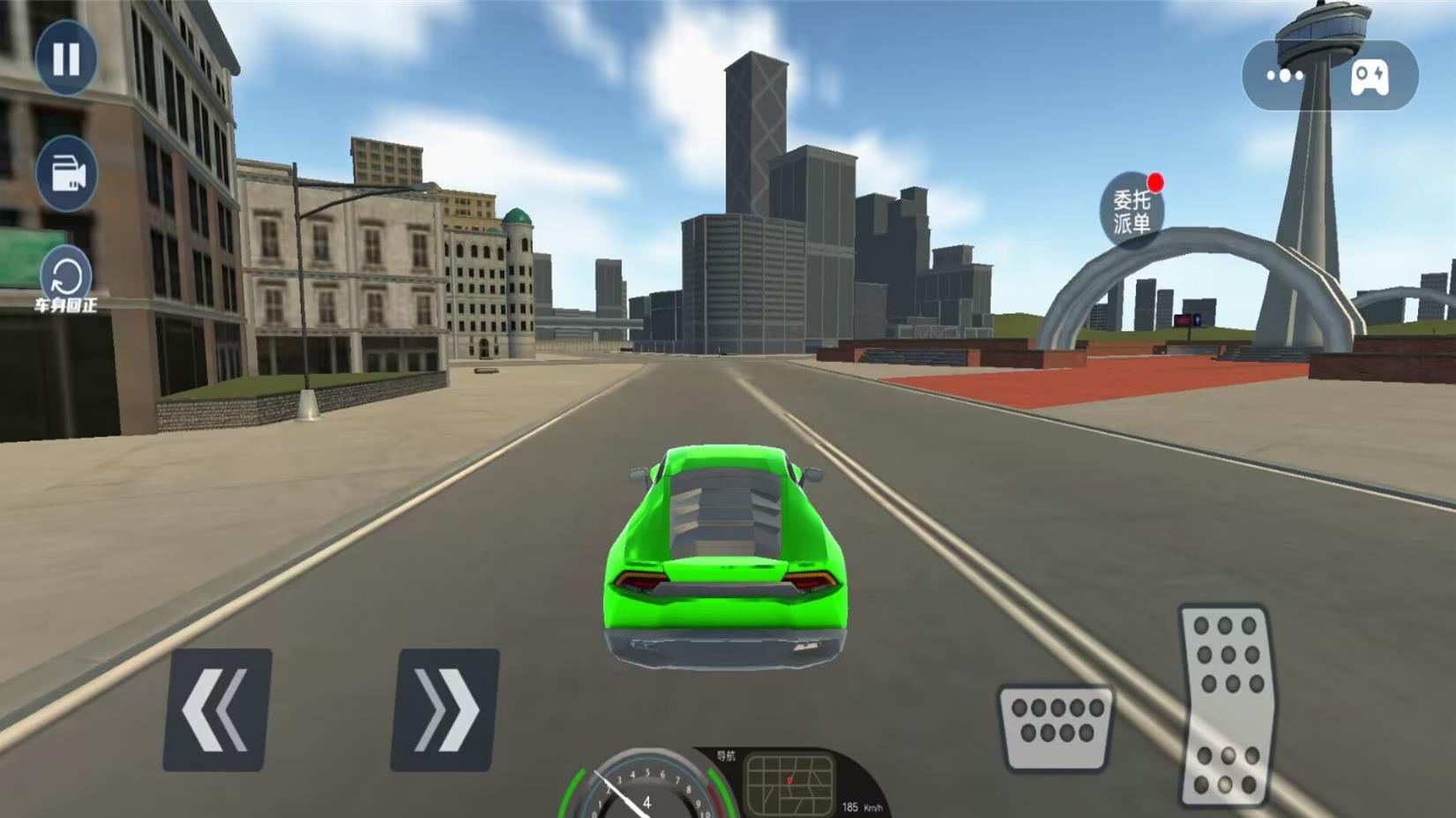Tap the 导航 label above the map
This screenshot has width=1456, height=818.
[726, 756]
